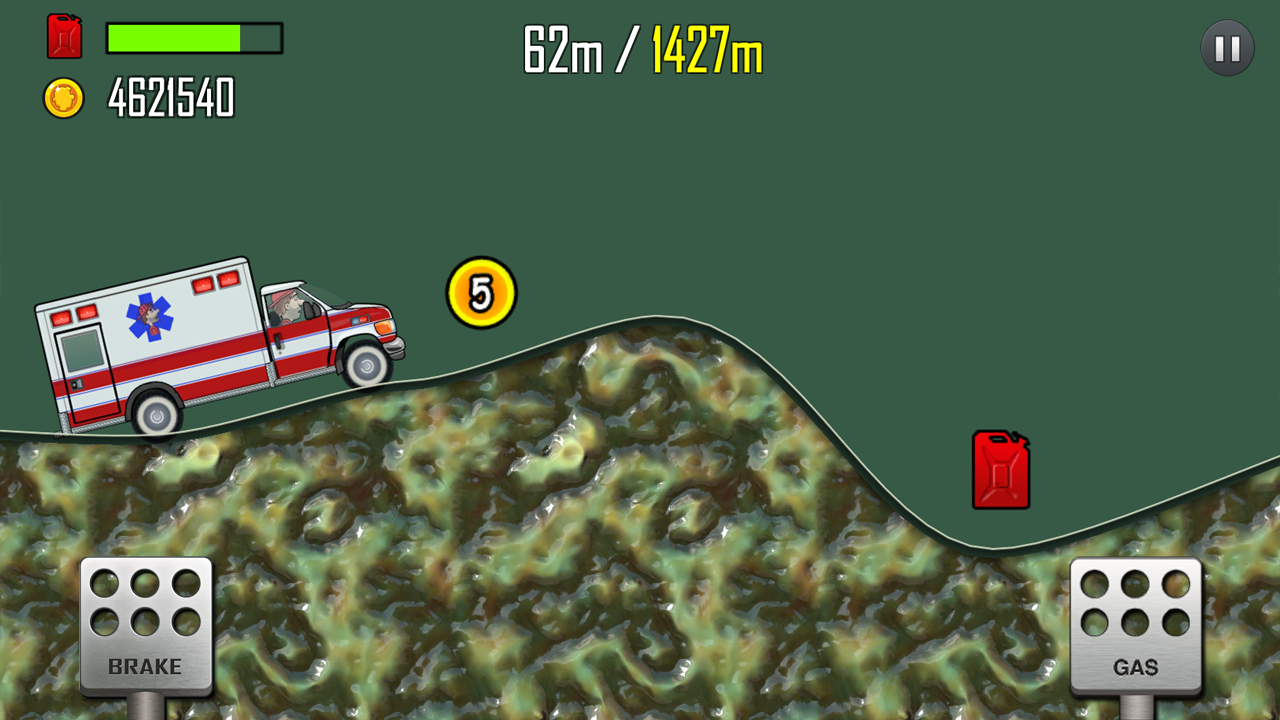The height and width of the screenshot is (720, 1280).
Task: Click the fuel canister pickup on the track
Action: point(998,470)
